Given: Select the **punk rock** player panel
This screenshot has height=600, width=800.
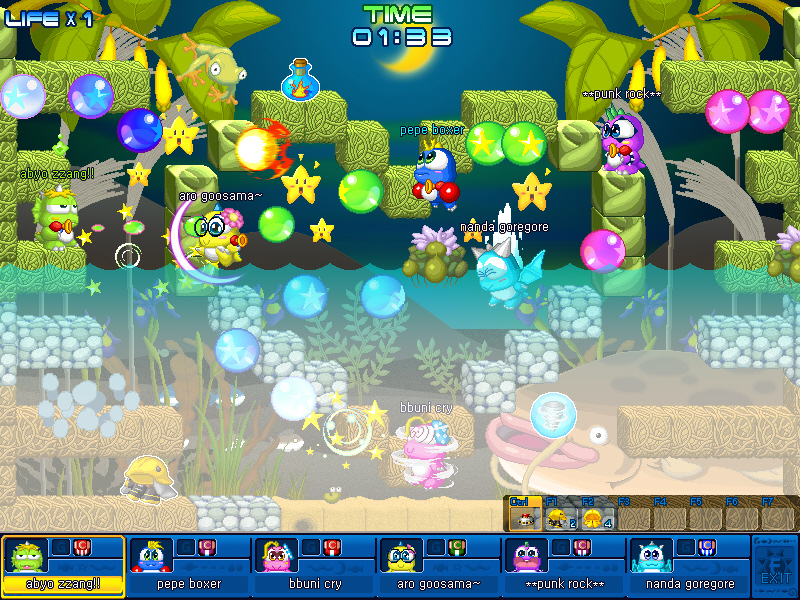Looking at the screenshot, I should [562, 567].
